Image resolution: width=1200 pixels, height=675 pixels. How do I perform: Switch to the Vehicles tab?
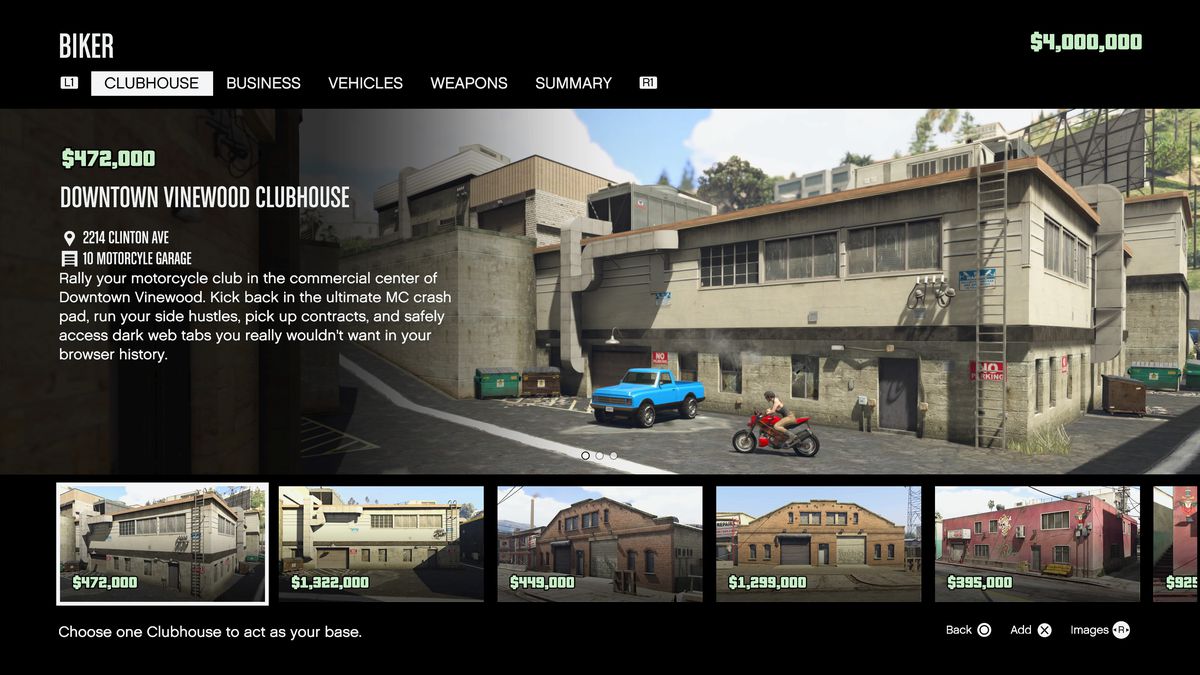(x=365, y=84)
